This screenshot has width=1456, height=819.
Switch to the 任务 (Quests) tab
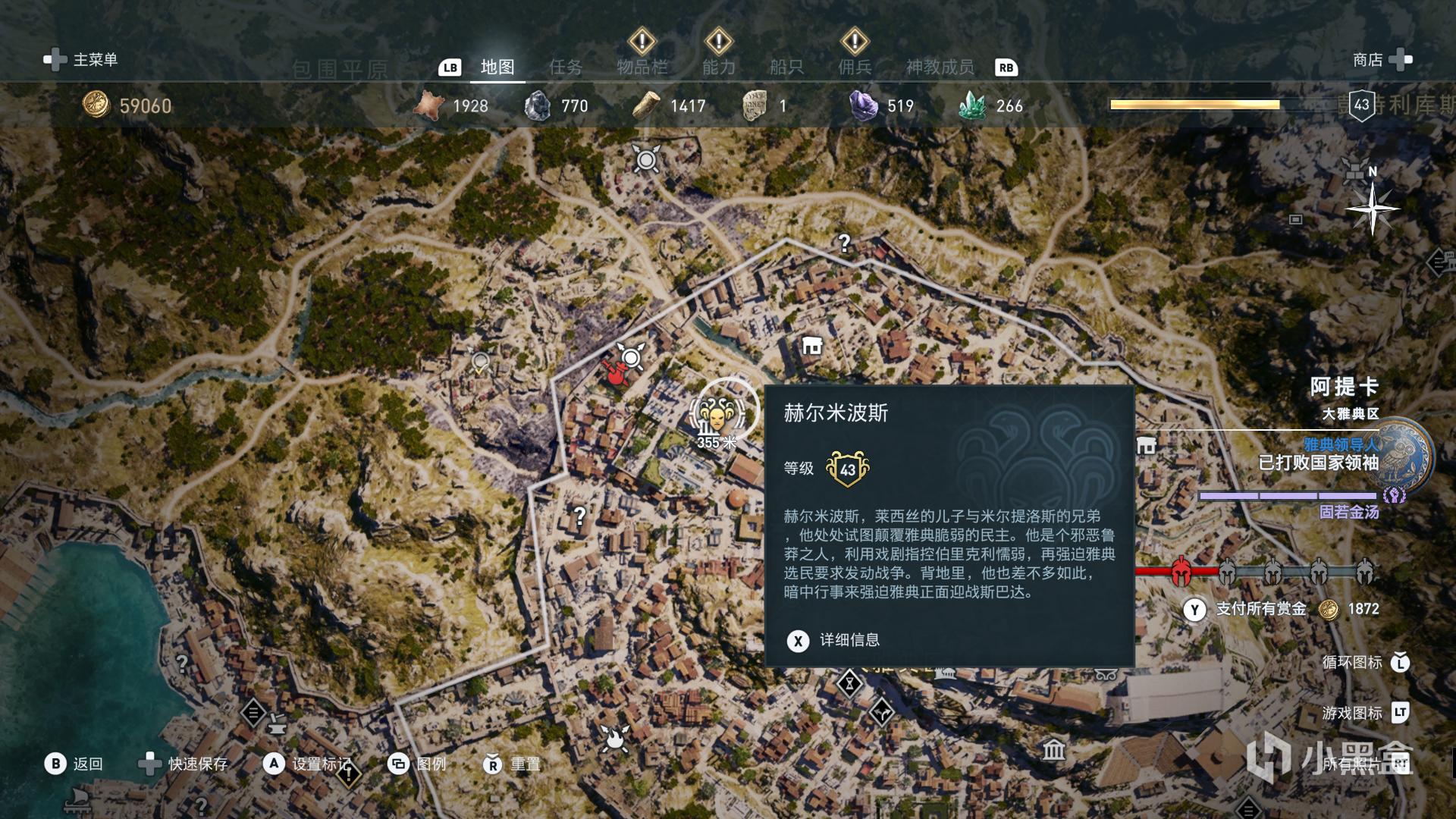(x=566, y=67)
